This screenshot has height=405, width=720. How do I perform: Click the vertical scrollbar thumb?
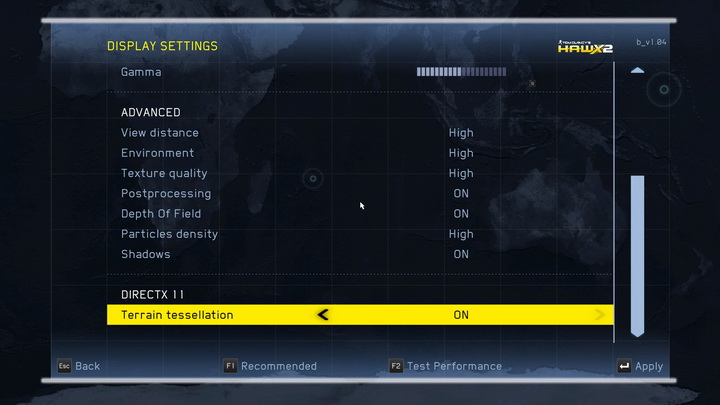pyautogui.click(x=637, y=250)
